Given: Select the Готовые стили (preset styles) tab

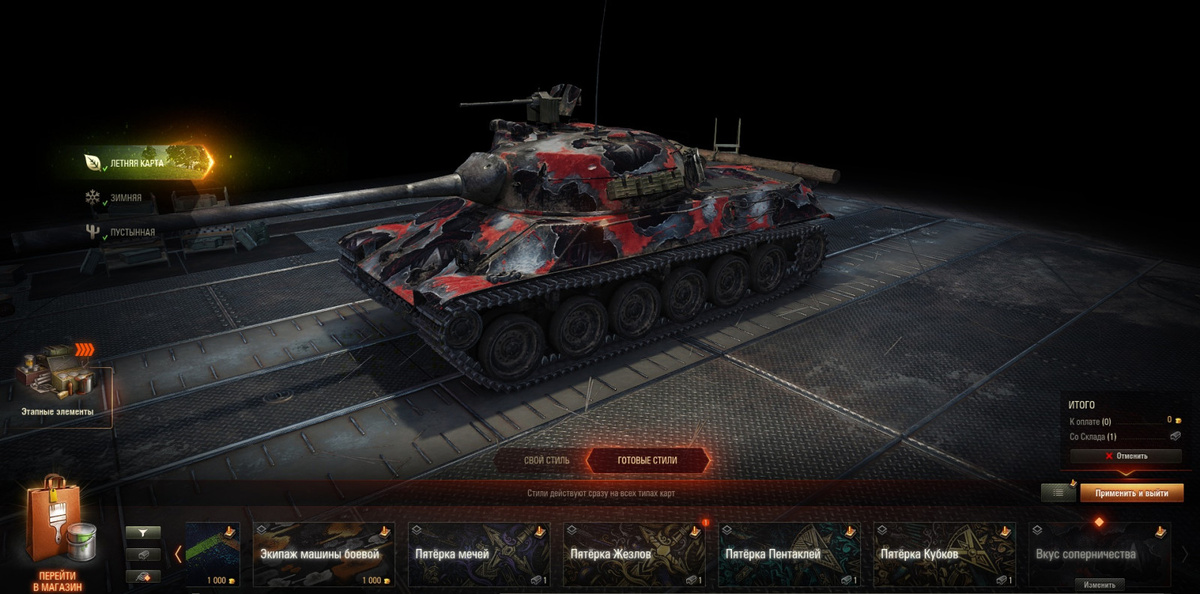Looking at the screenshot, I should [647, 461].
